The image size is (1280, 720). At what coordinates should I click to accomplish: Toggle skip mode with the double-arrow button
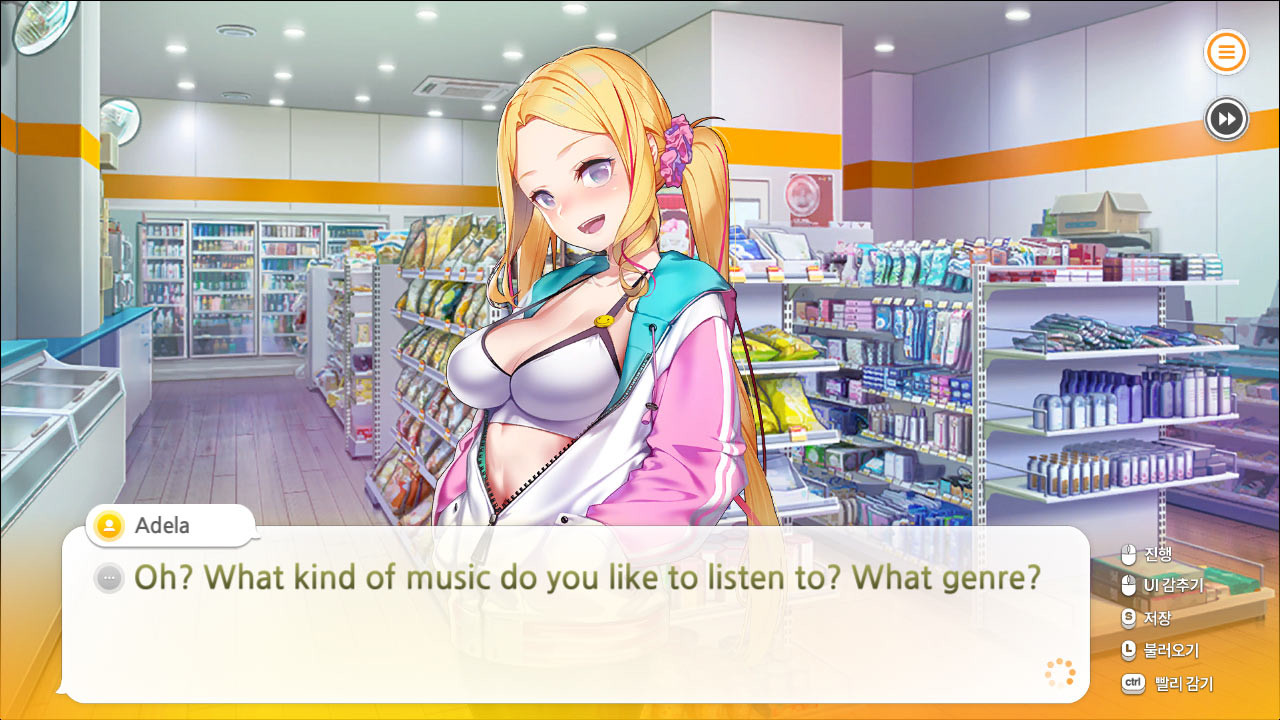click(1226, 119)
